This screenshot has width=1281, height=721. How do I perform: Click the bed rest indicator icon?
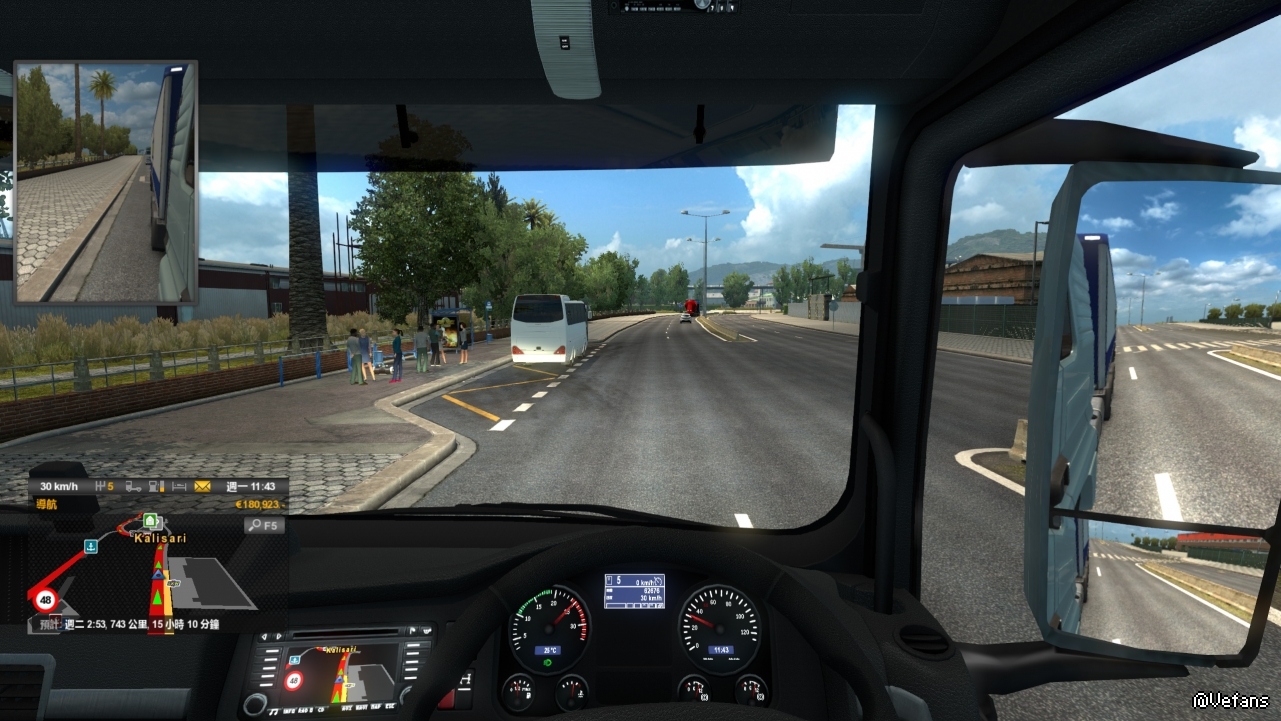point(180,487)
